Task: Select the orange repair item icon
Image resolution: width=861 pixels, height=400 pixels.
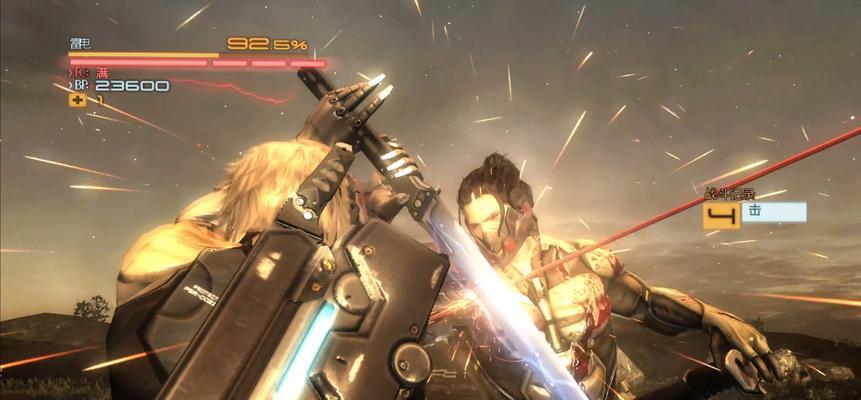Action: [x=76, y=100]
